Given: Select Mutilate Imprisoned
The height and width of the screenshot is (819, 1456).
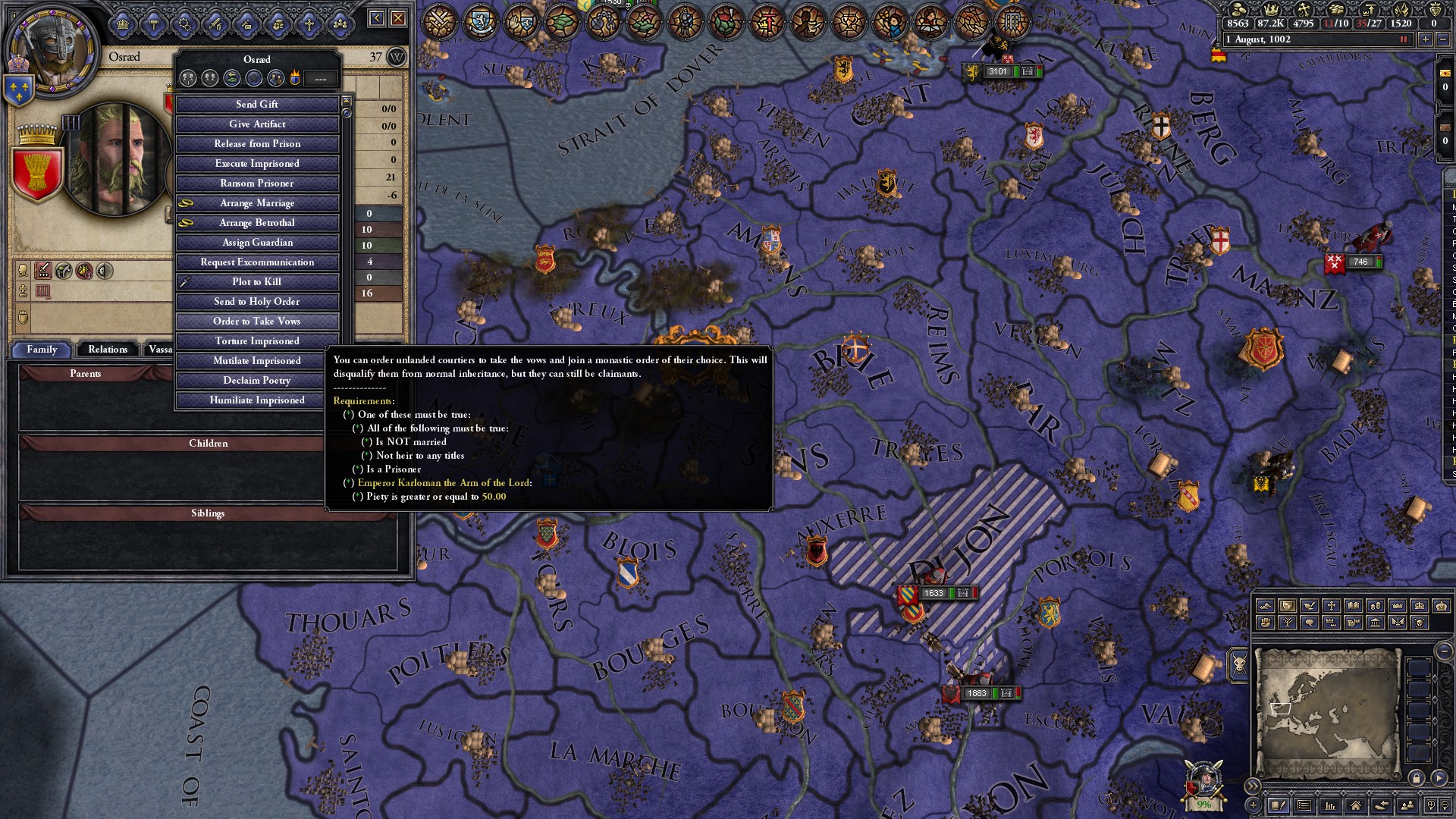Looking at the screenshot, I should tap(257, 361).
